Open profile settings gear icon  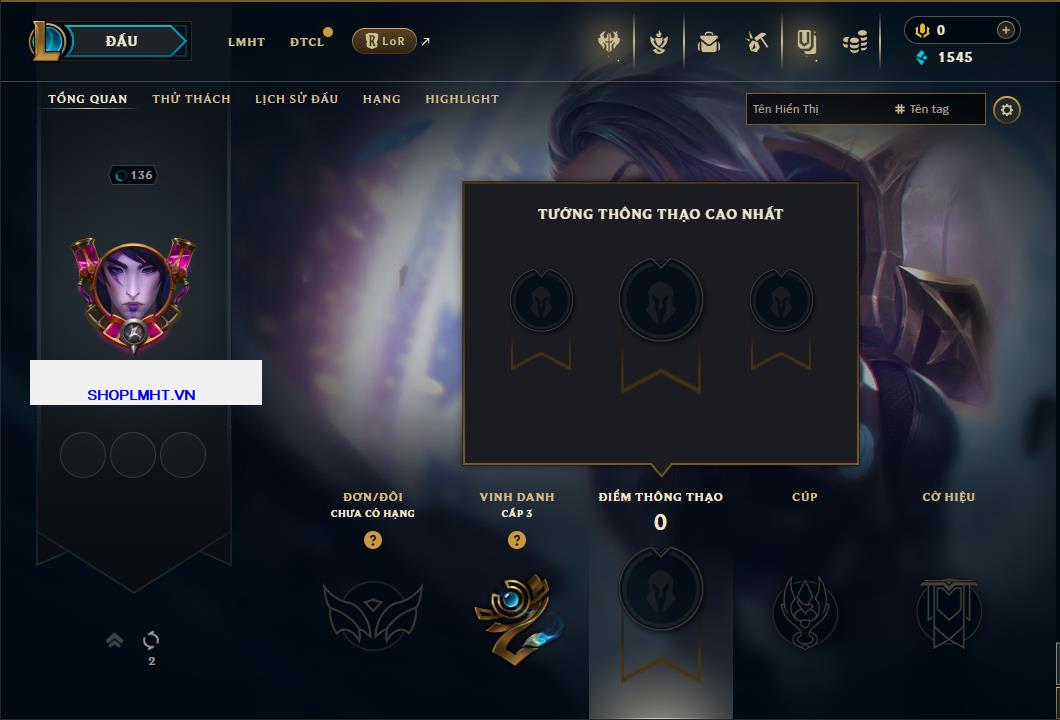pyautogui.click(x=1007, y=109)
